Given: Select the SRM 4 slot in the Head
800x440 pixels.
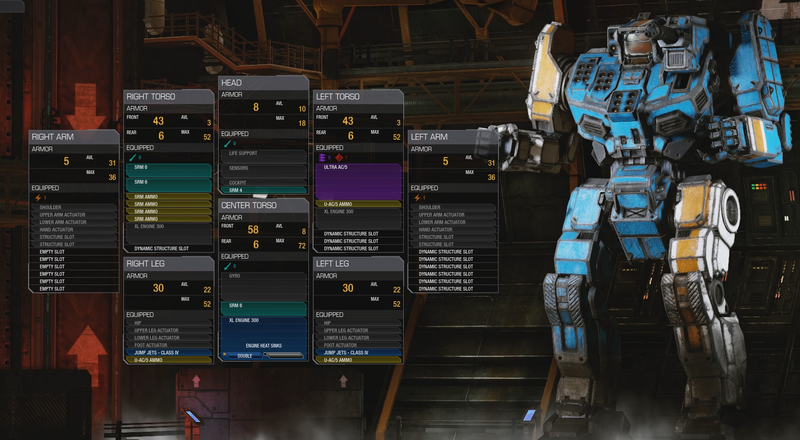Looking at the screenshot, I should [264, 189].
